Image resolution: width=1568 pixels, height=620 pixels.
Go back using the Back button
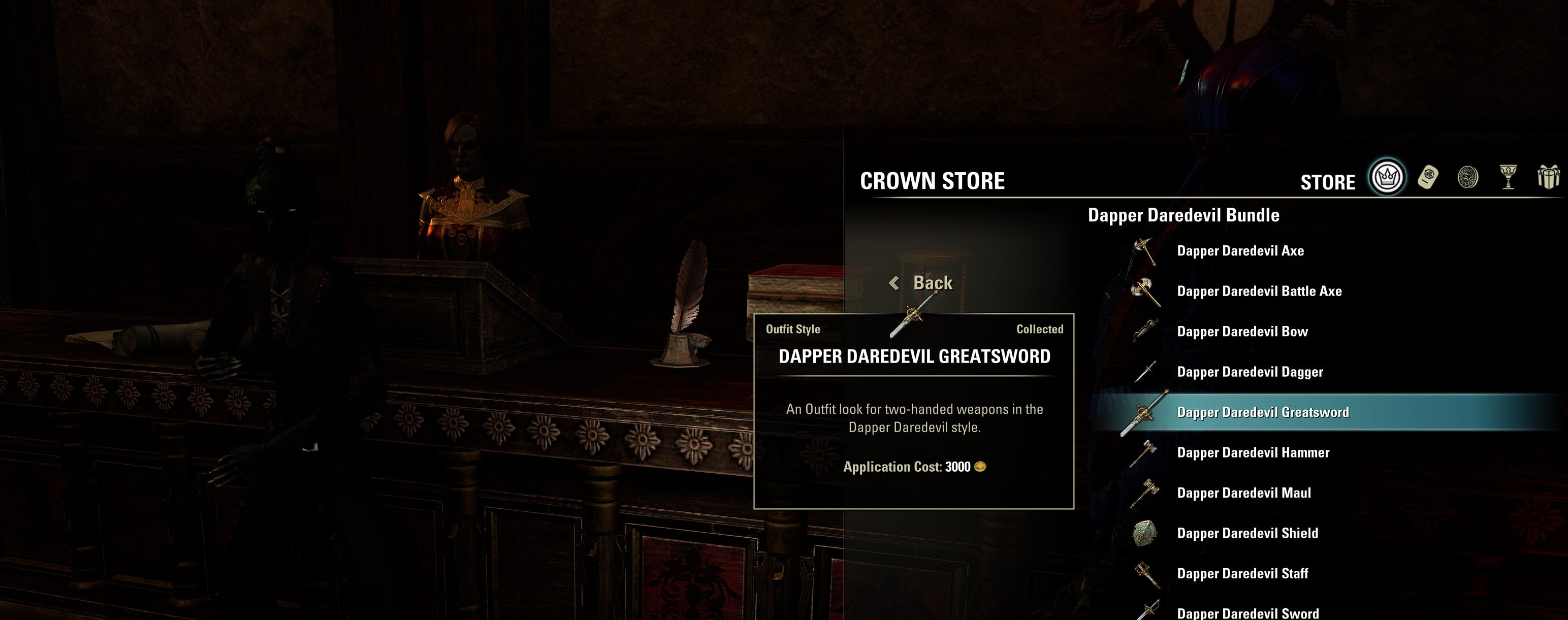(921, 283)
